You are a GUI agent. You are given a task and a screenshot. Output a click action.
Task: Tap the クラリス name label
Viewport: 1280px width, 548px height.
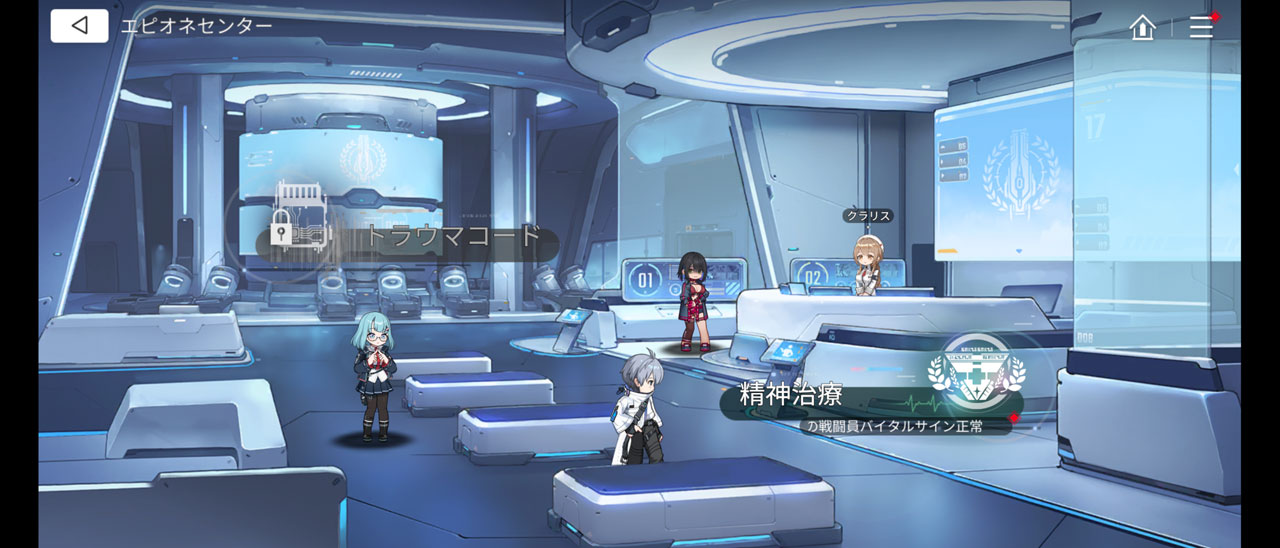coord(867,216)
